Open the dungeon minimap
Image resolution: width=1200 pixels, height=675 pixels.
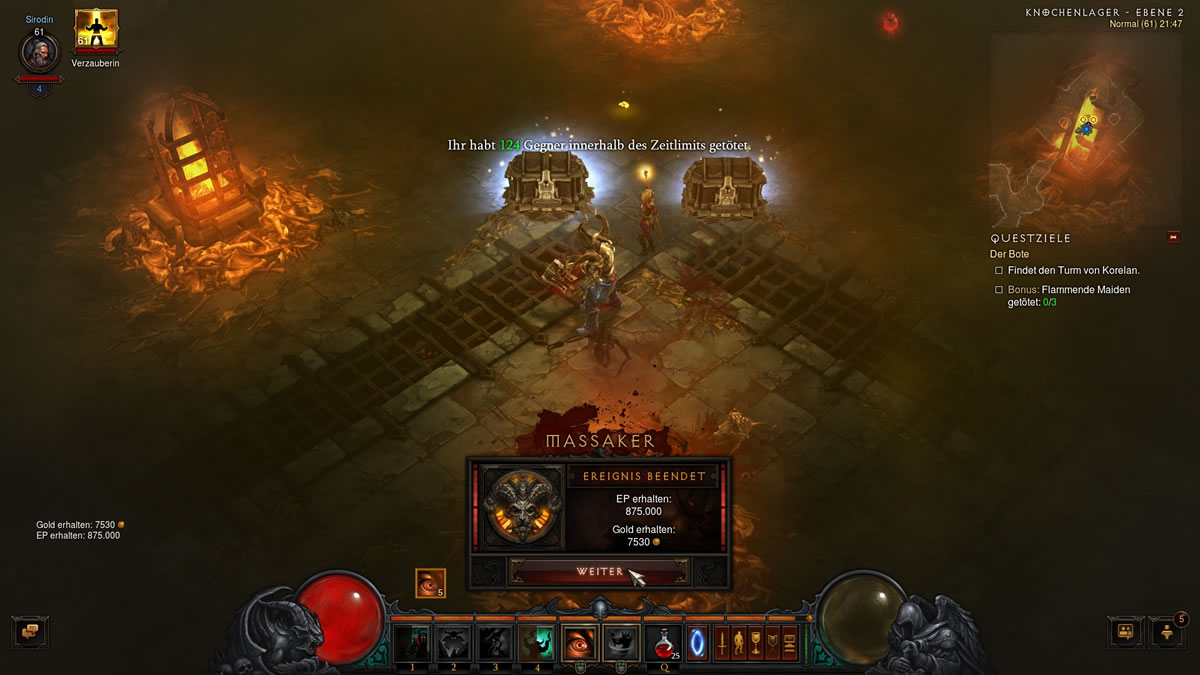1084,128
